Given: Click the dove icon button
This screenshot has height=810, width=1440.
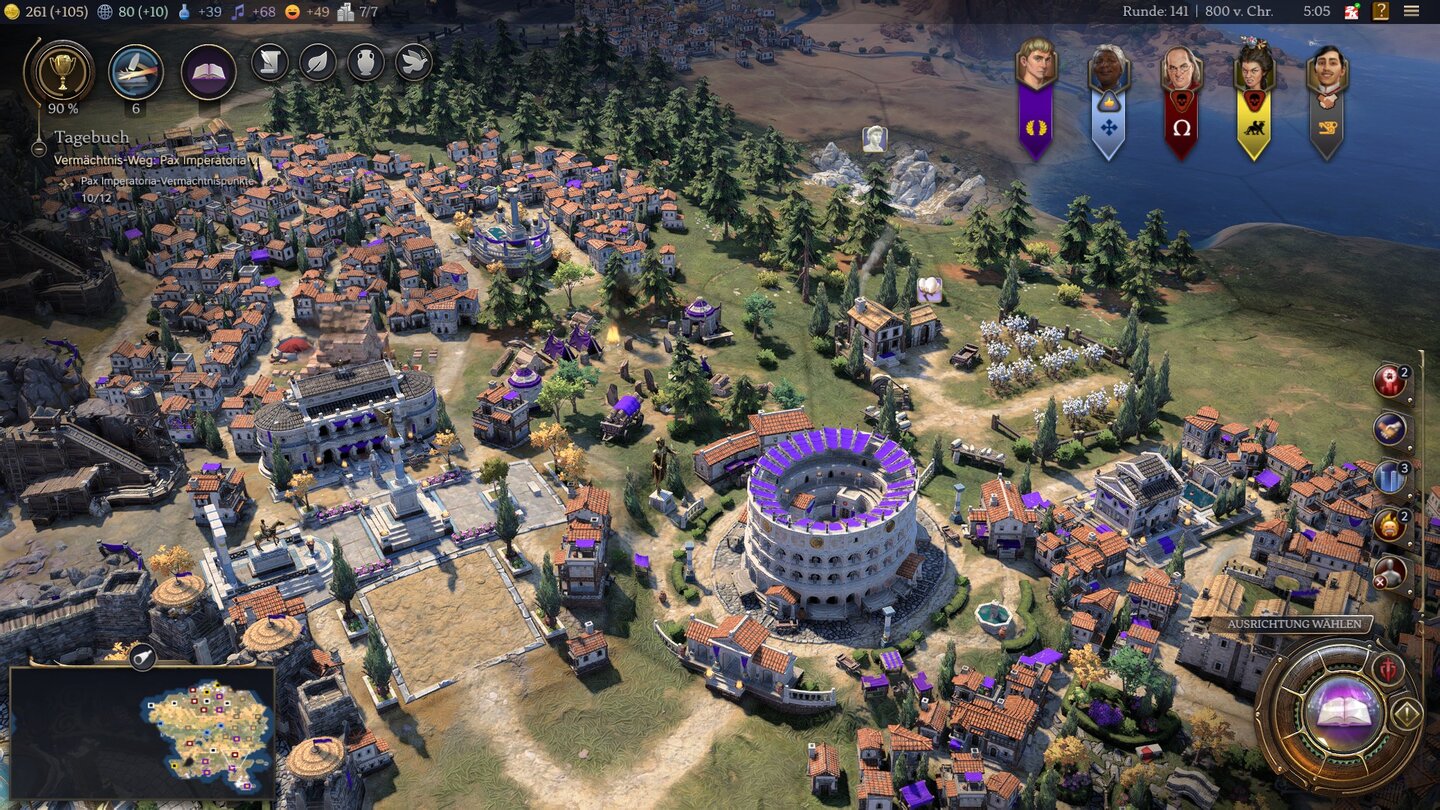Looking at the screenshot, I should 414,62.
